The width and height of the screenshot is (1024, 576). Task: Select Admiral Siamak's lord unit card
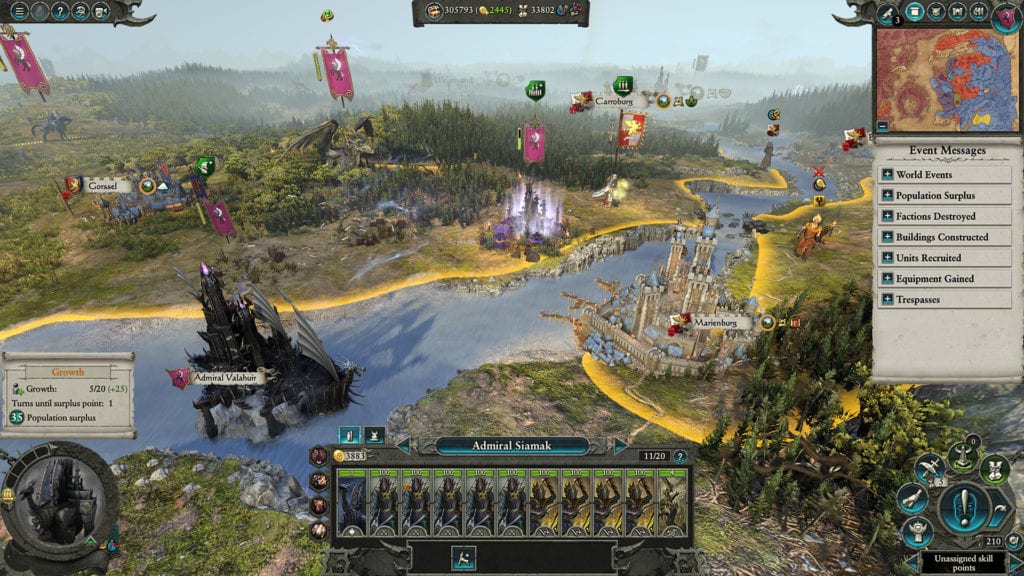[x=352, y=502]
